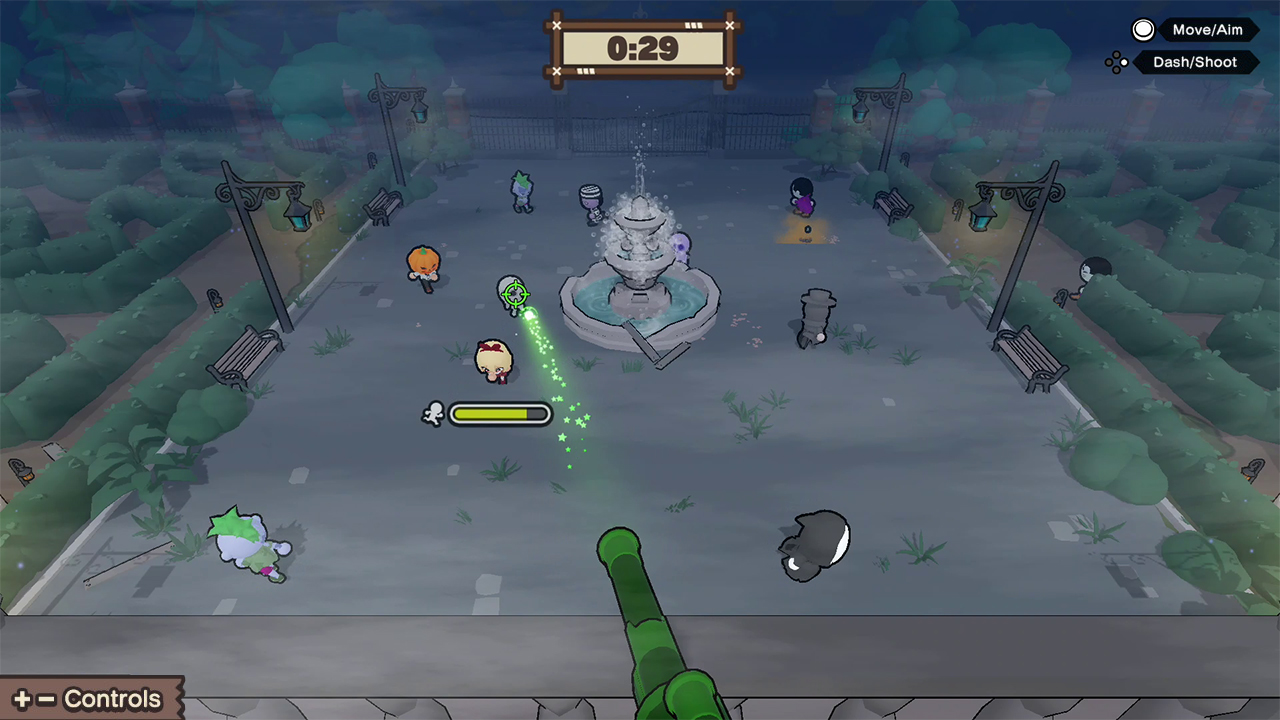This screenshot has width=1280, height=720.
Task: Click the purple ghost behind the fountain
Action: pos(681,248)
